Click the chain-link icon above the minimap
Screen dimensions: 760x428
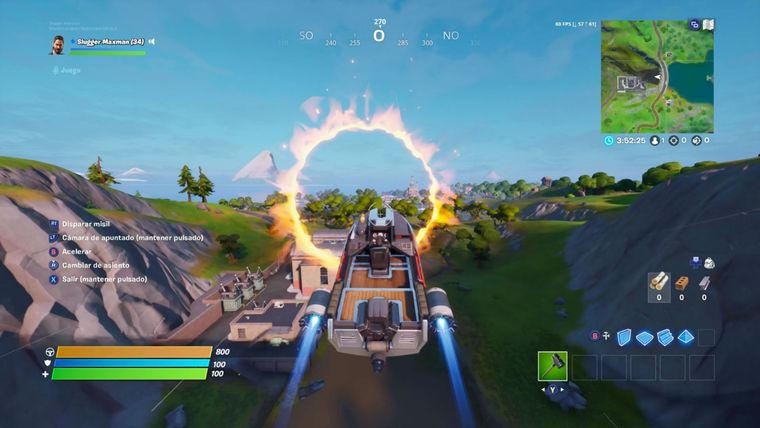pyautogui.click(x=694, y=24)
